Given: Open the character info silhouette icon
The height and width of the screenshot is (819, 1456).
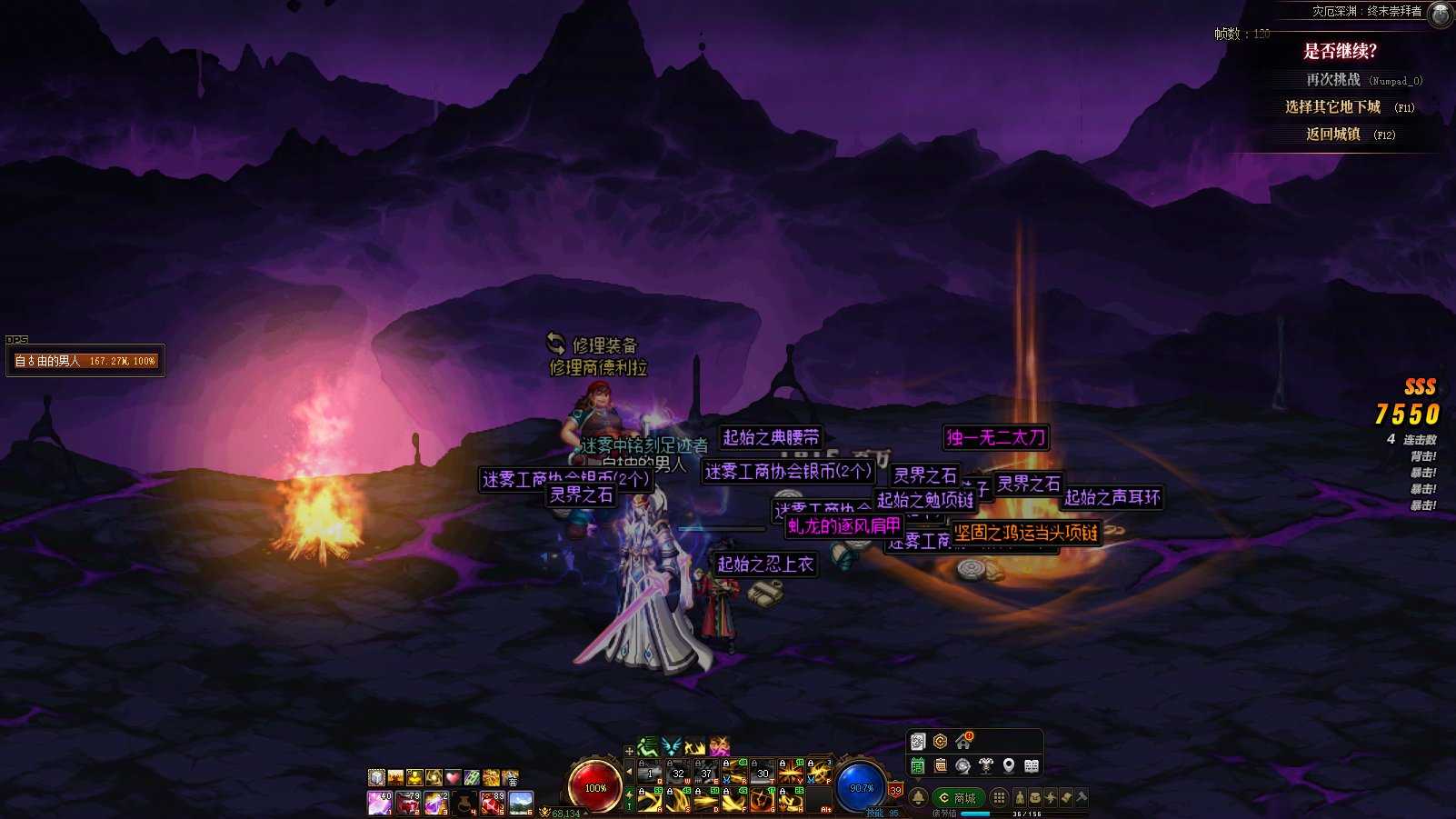Looking at the screenshot, I should point(1020,797).
